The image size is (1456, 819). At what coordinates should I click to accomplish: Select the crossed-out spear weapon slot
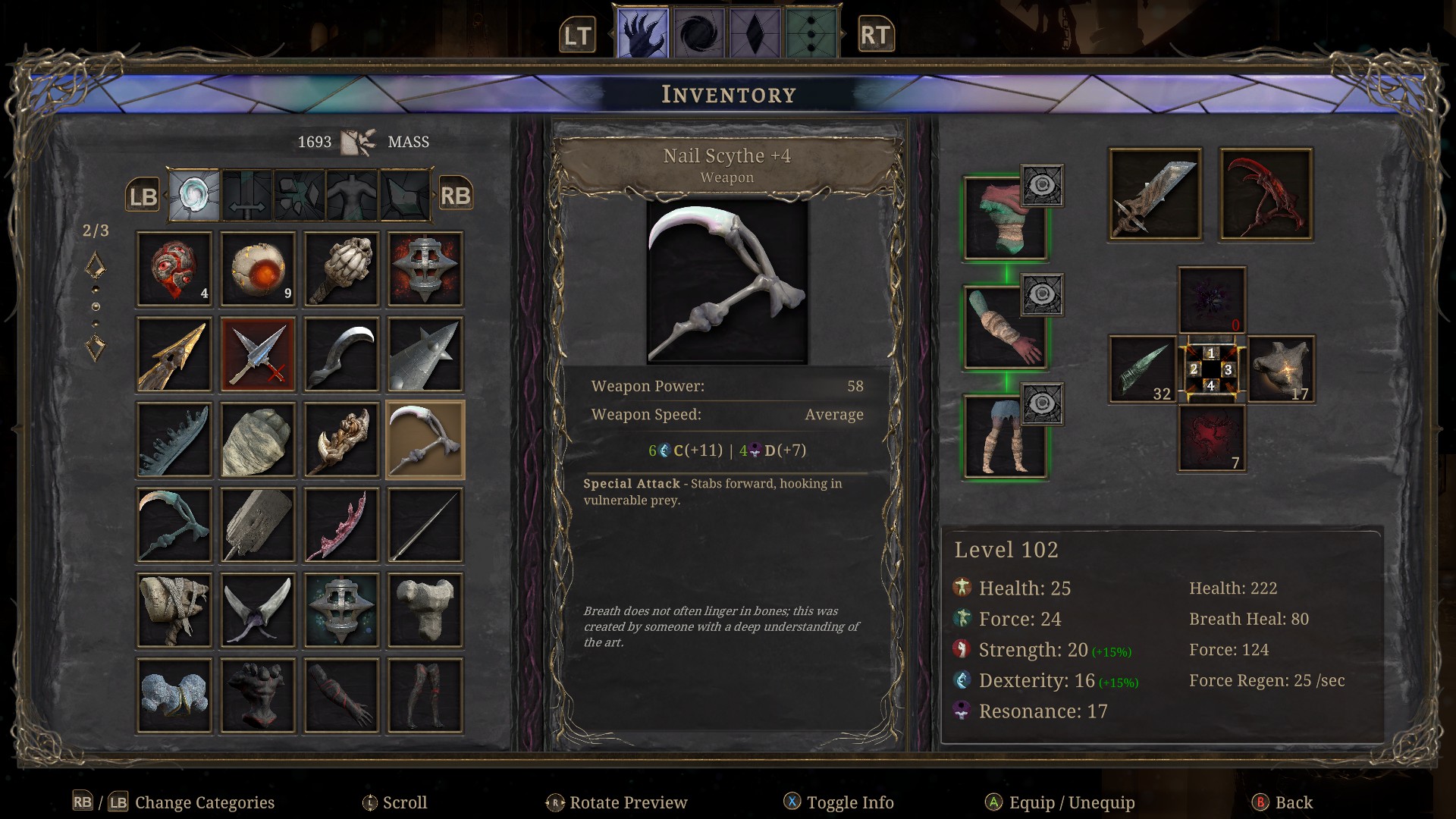(258, 354)
